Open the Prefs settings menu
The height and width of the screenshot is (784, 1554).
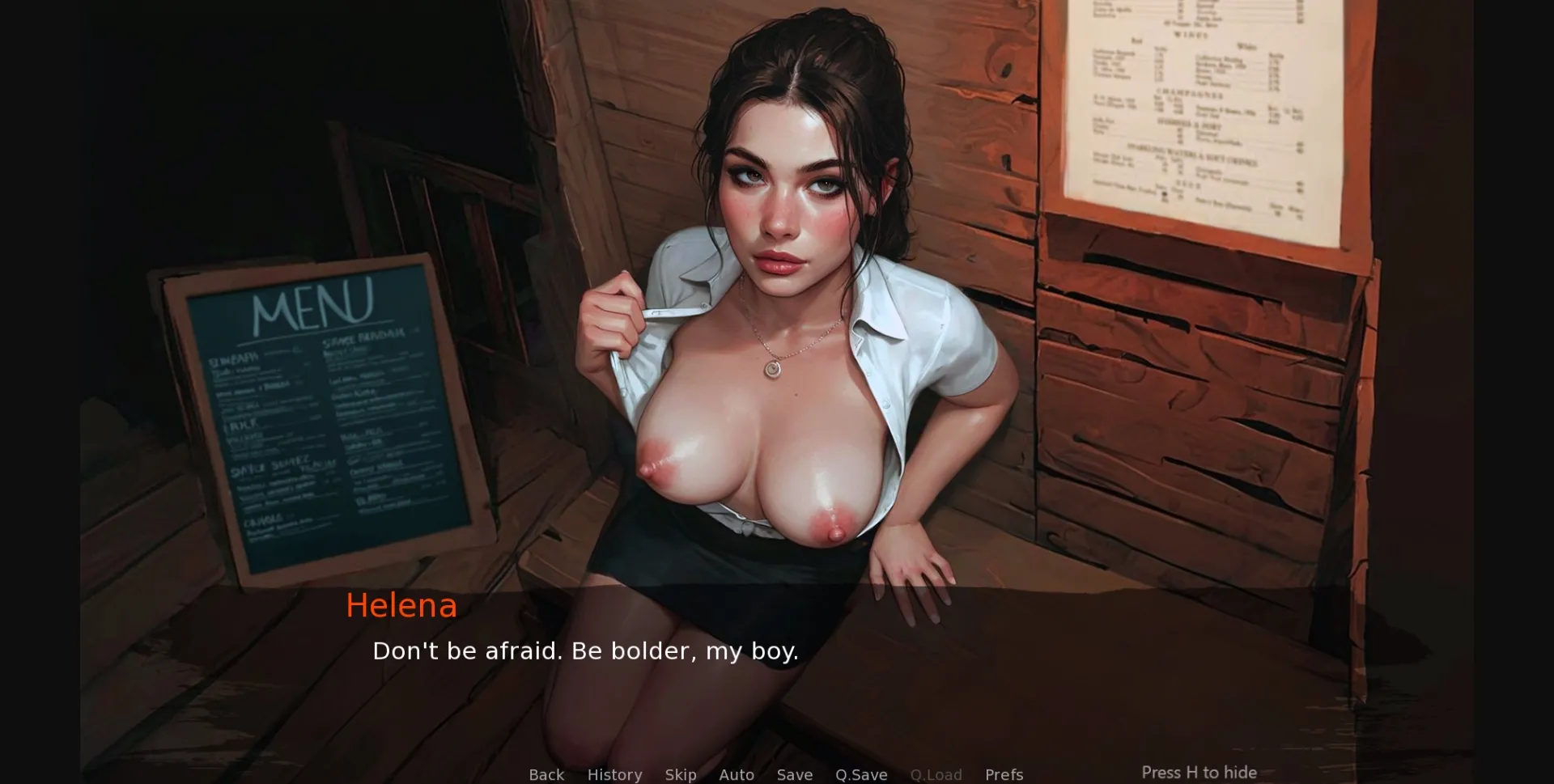[1004, 774]
